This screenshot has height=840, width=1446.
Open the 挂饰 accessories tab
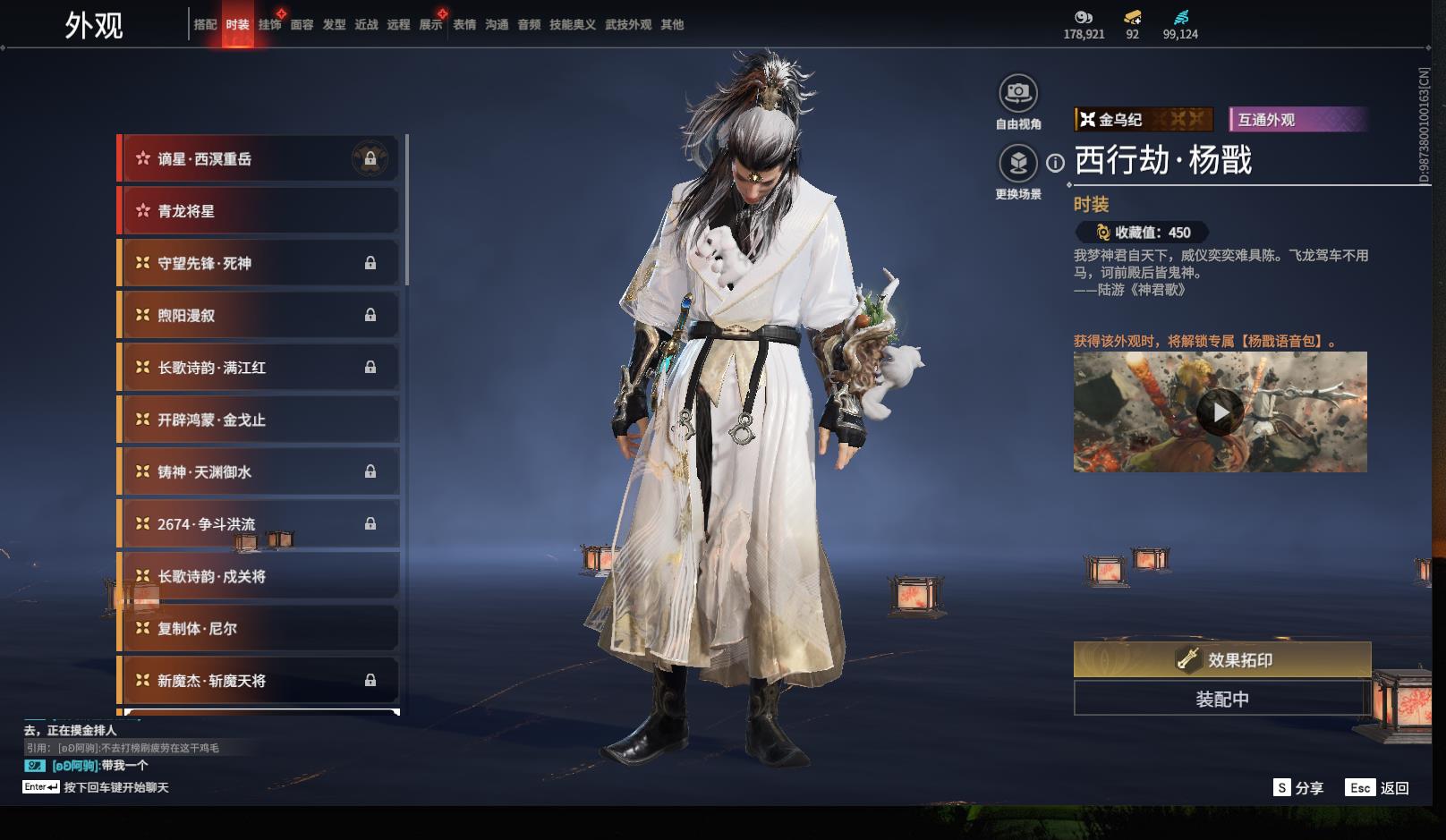click(x=269, y=25)
